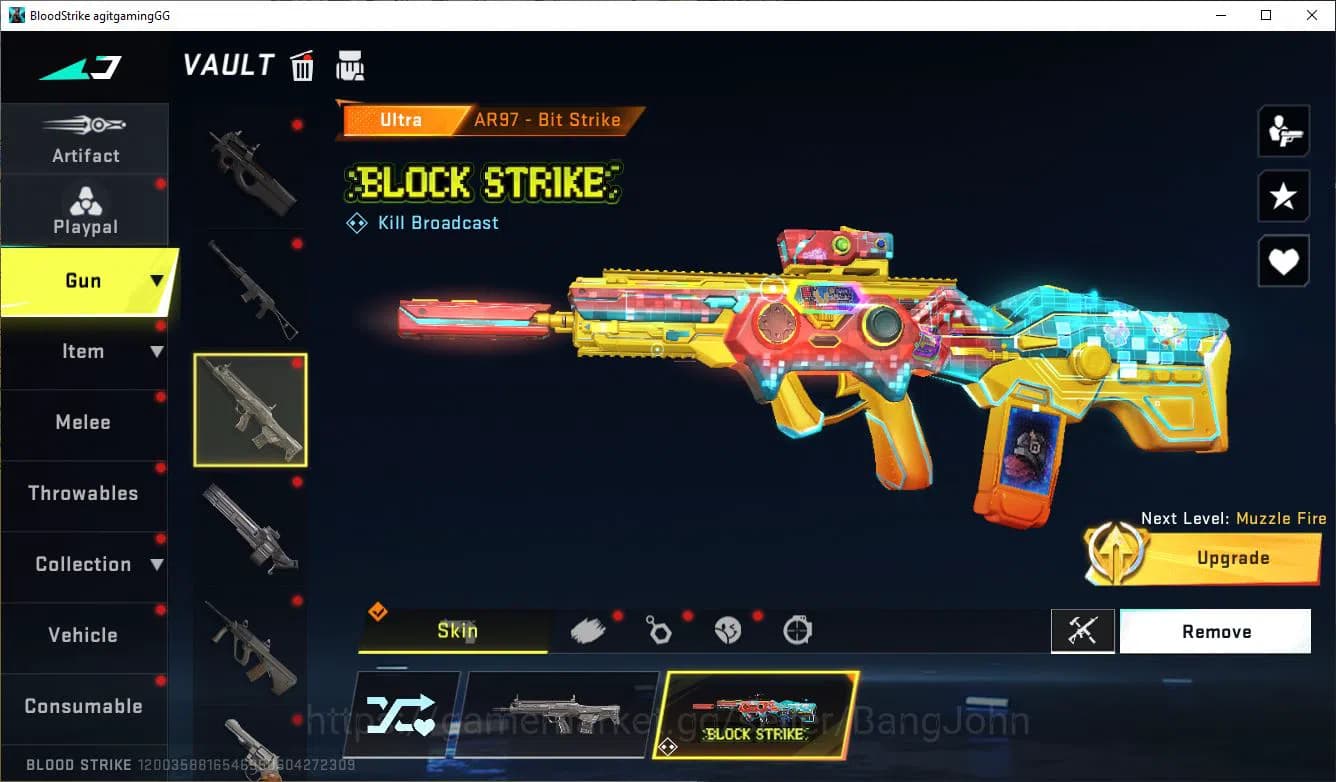Click the trash icon next to VAULT
The width and height of the screenshot is (1336, 782).
(302, 65)
